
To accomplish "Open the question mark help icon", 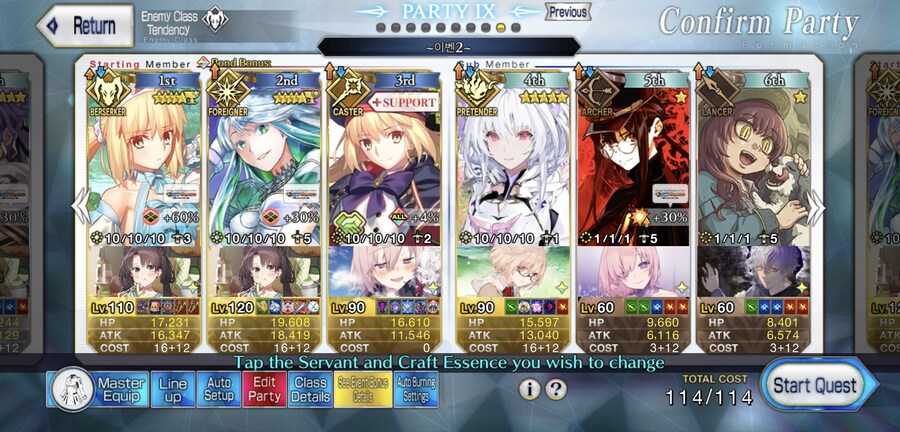I will tap(556, 389).
